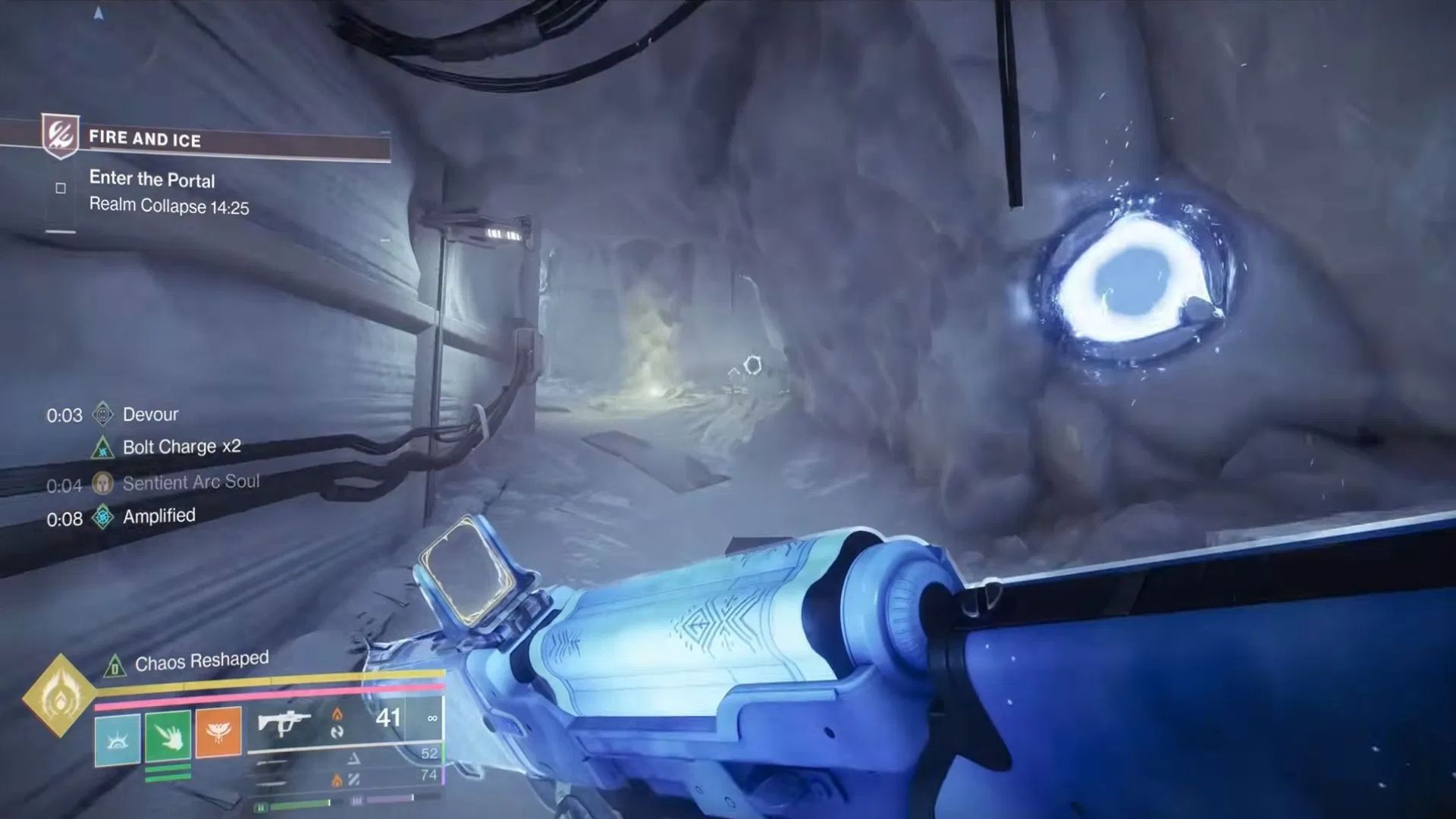Select the Enter the Portal objective checkbox
1456x819 pixels.
(61, 188)
